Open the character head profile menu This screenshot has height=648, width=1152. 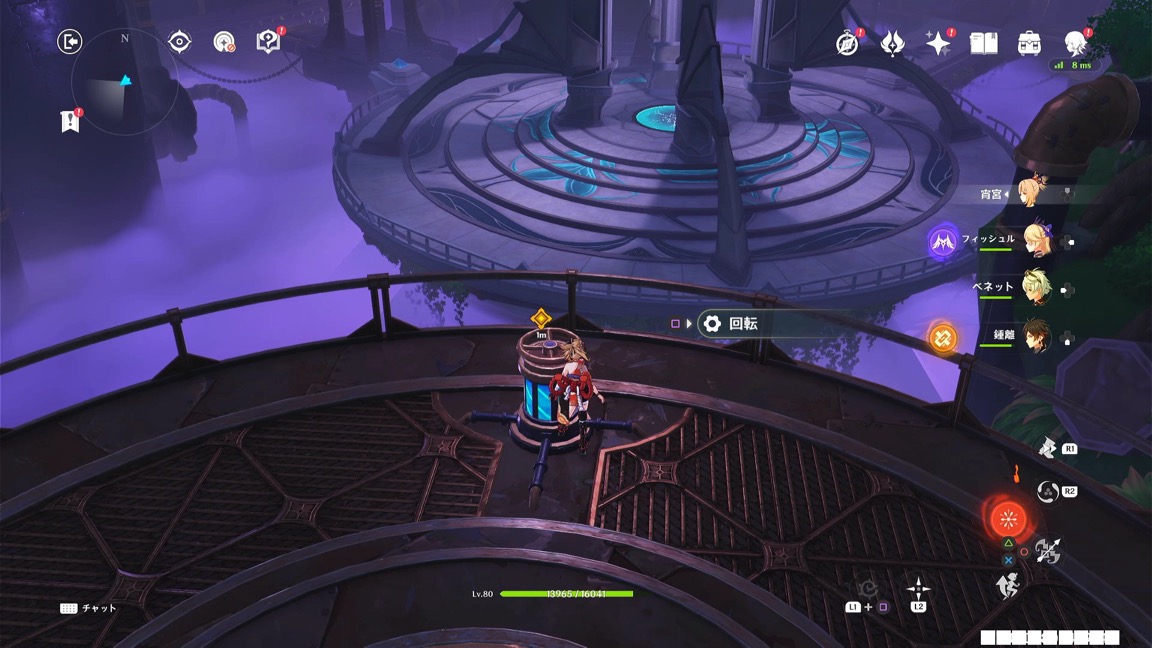(1075, 43)
